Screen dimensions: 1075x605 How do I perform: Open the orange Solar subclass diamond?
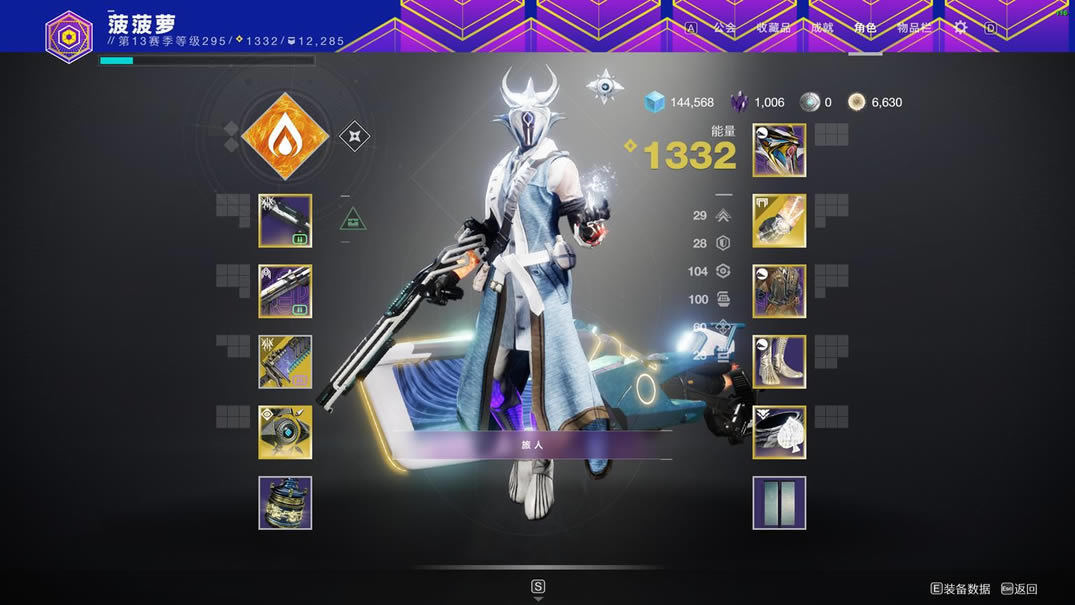pos(286,136)
